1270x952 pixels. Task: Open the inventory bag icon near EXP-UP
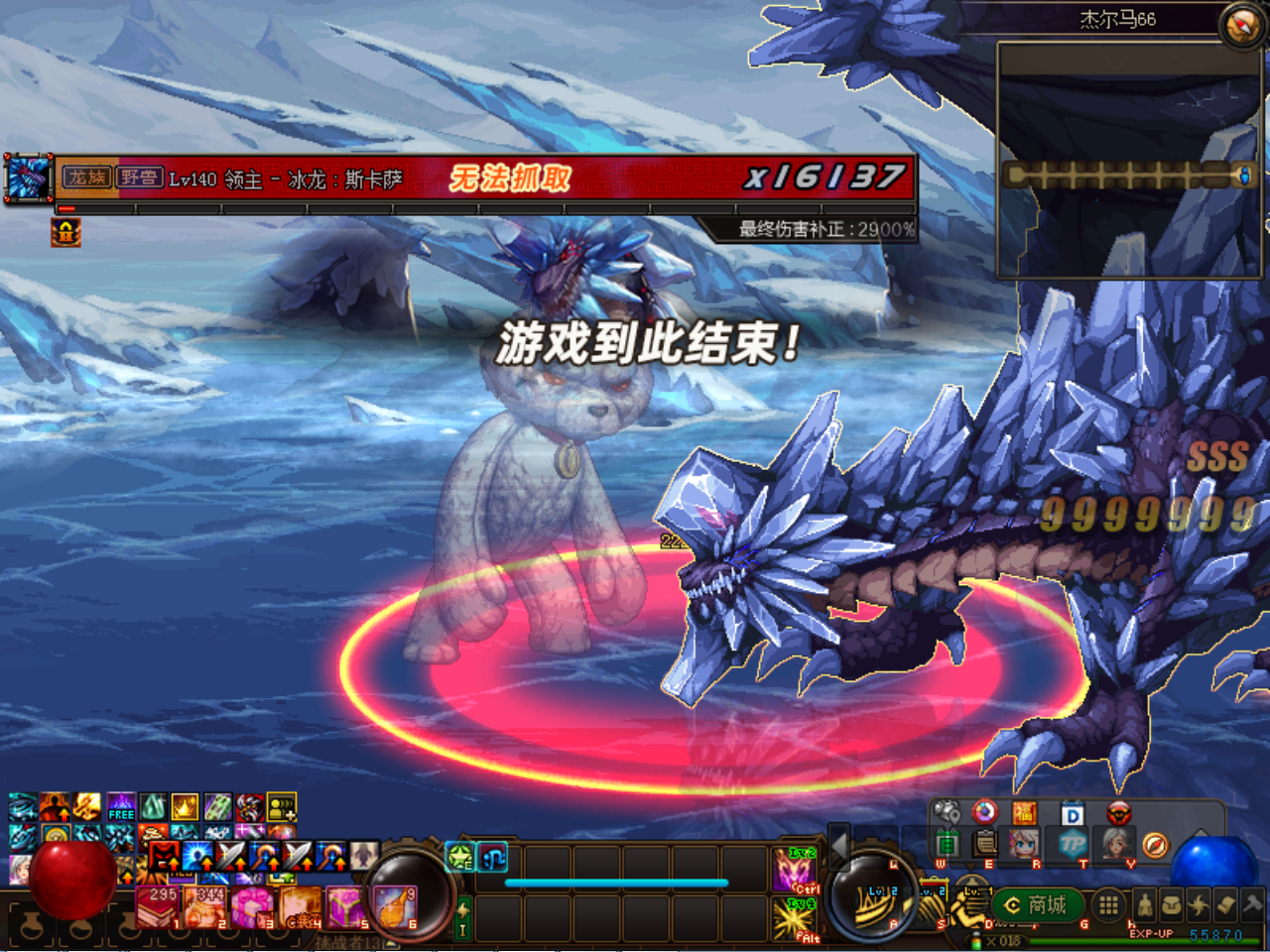tap(1174, 902)
